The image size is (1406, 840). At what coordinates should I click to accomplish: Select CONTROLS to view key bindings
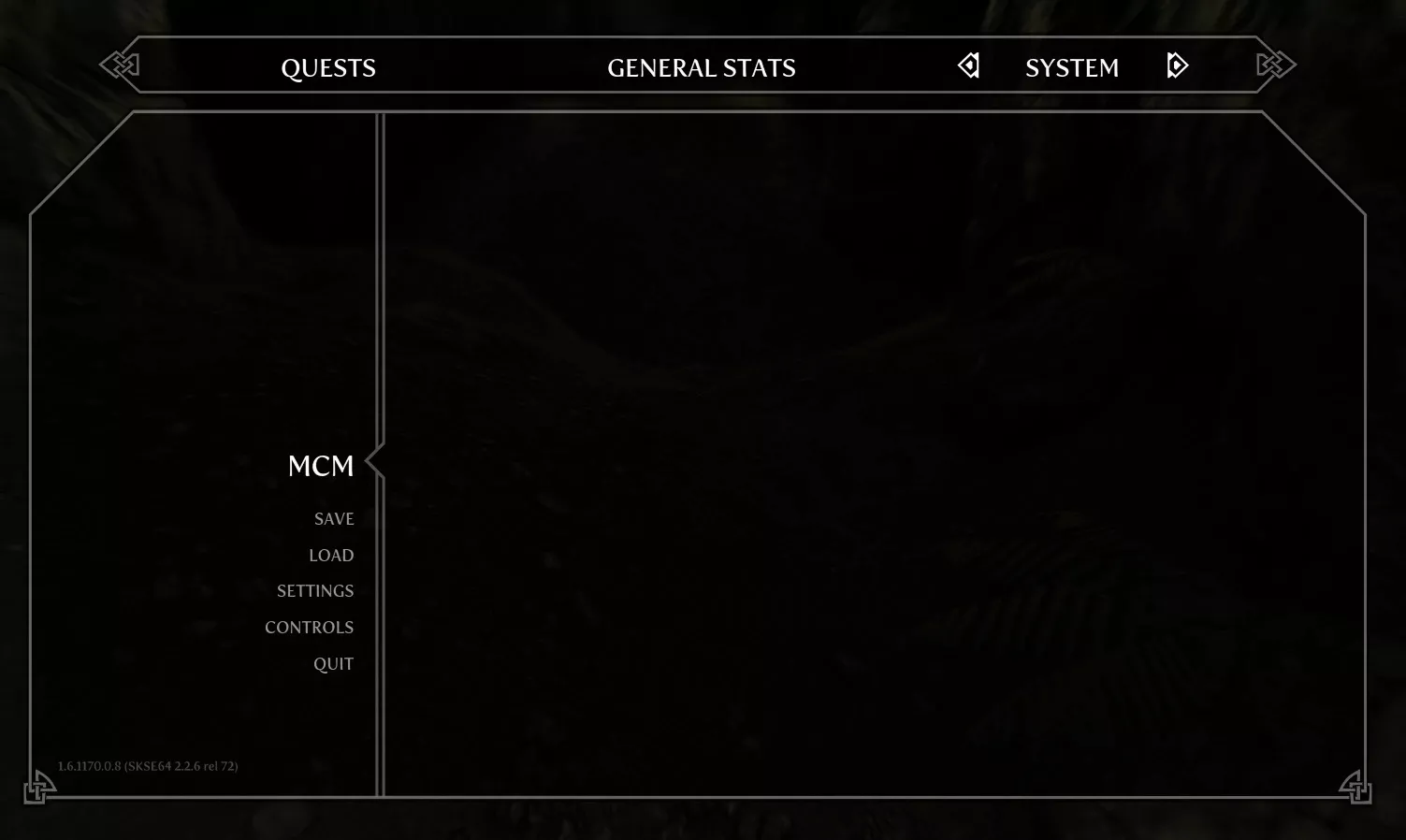tap(309, 627)
